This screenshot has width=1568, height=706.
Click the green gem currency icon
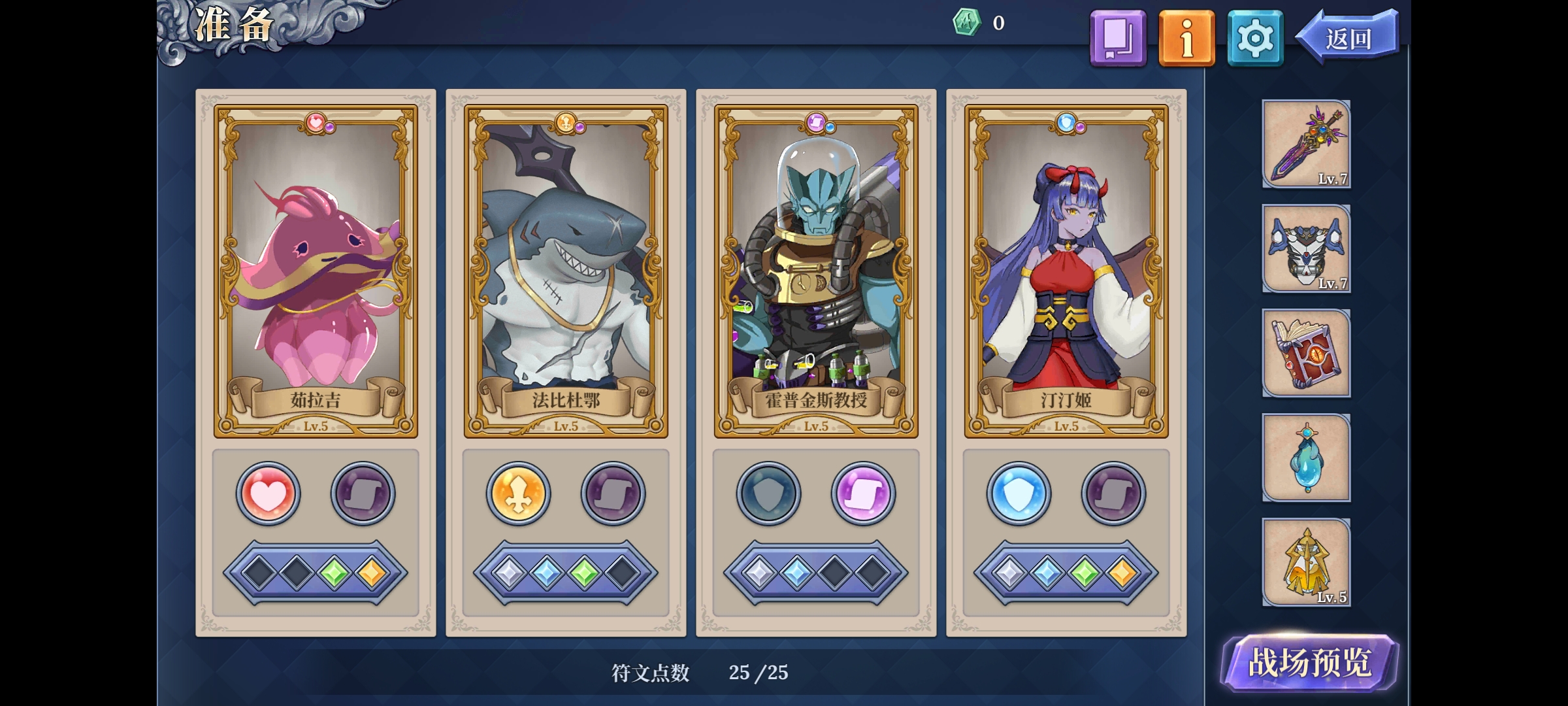click(966, 23)
